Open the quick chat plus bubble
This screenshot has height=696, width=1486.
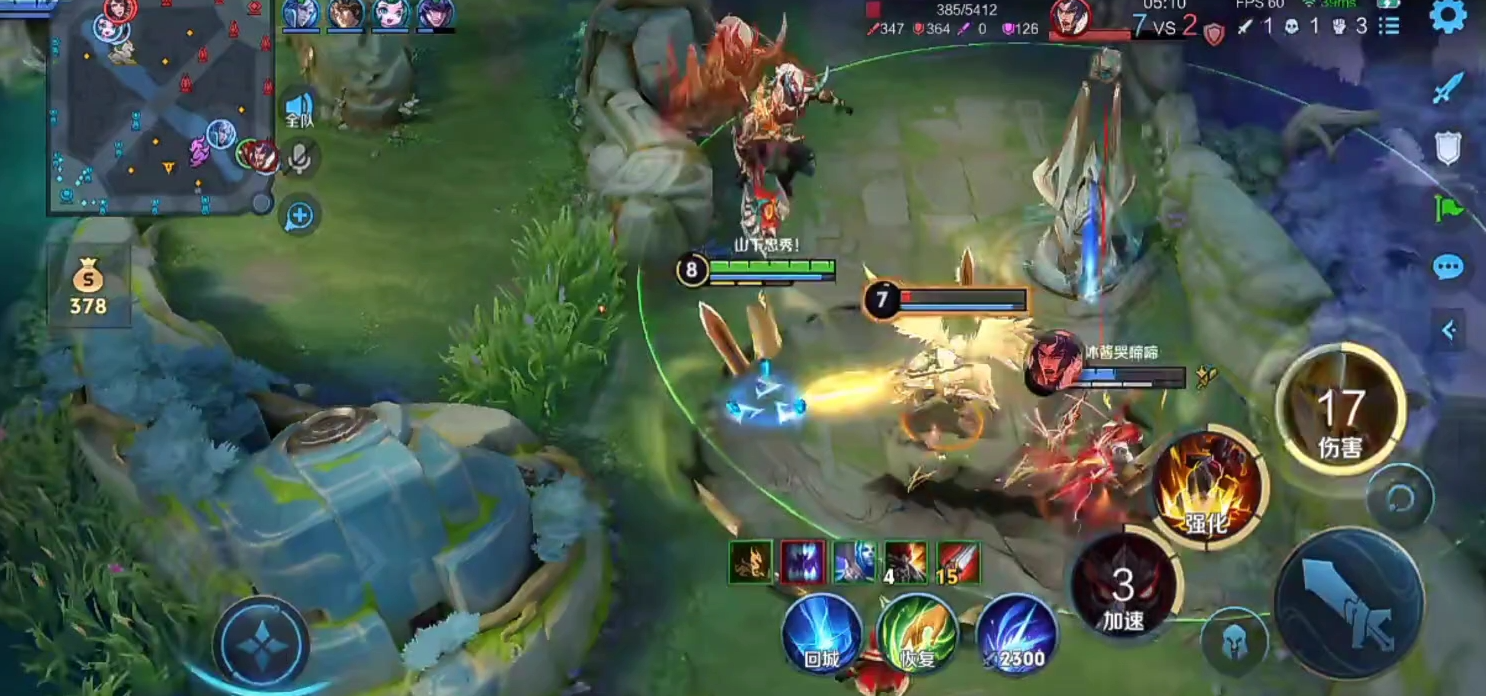pos(299,215)
